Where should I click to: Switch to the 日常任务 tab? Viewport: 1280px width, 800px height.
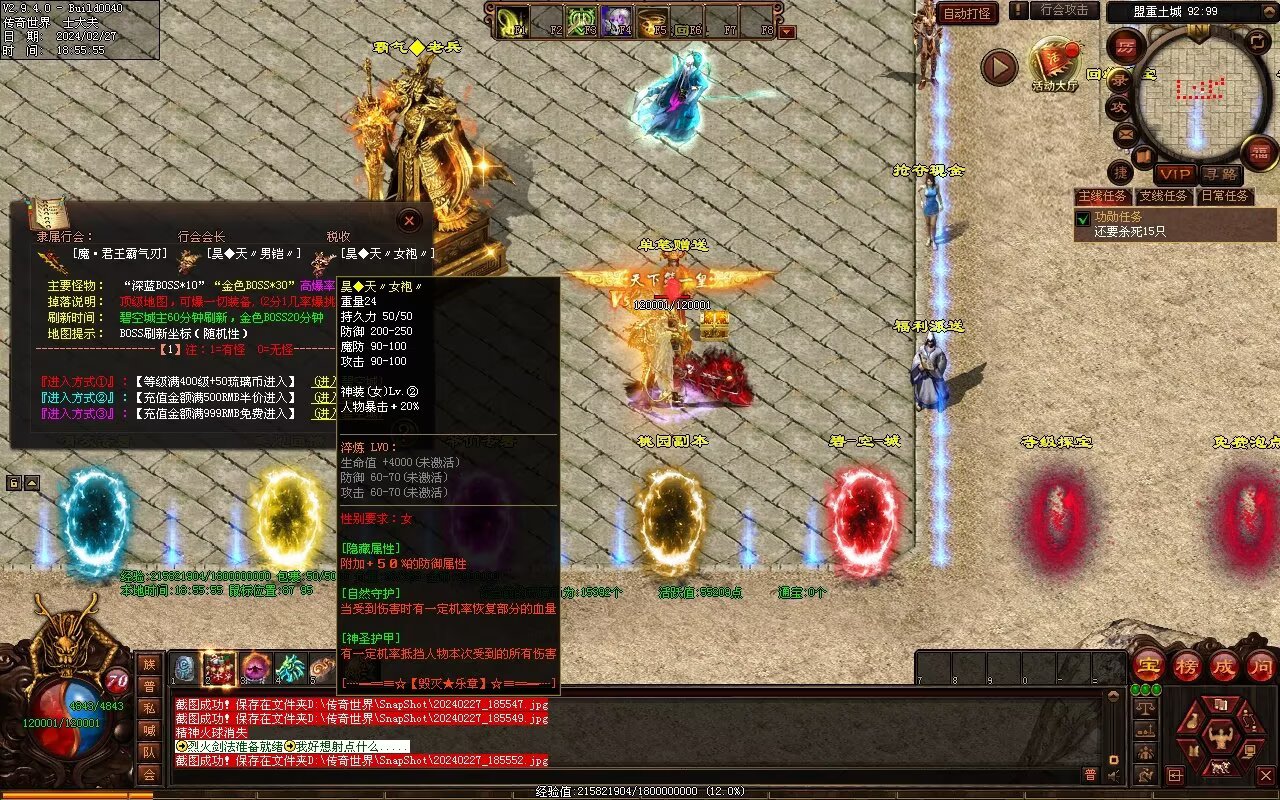[1224, 196]
